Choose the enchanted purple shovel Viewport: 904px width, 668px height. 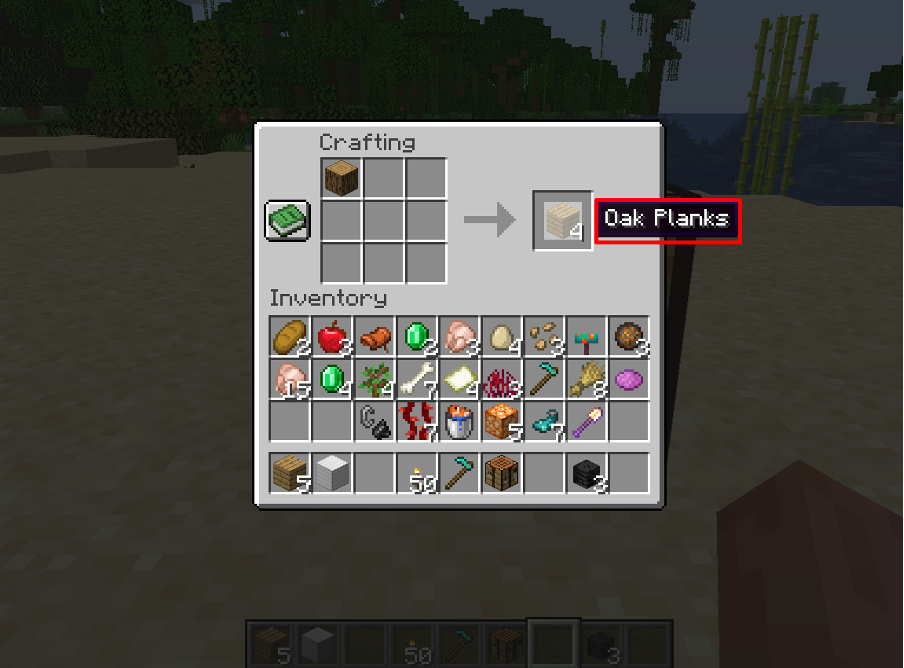click(x=586, y=422)
